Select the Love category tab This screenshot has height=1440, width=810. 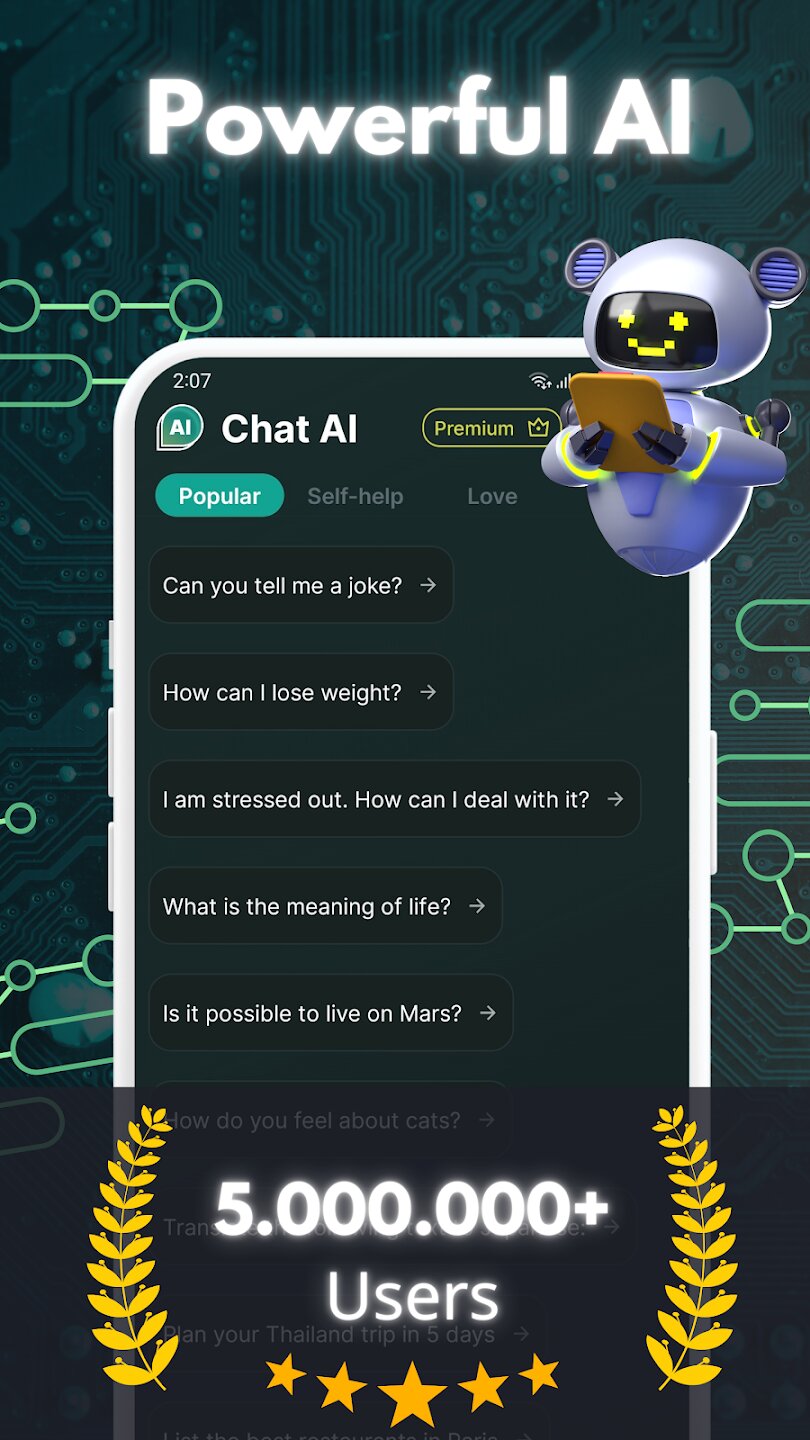(492, 496)
